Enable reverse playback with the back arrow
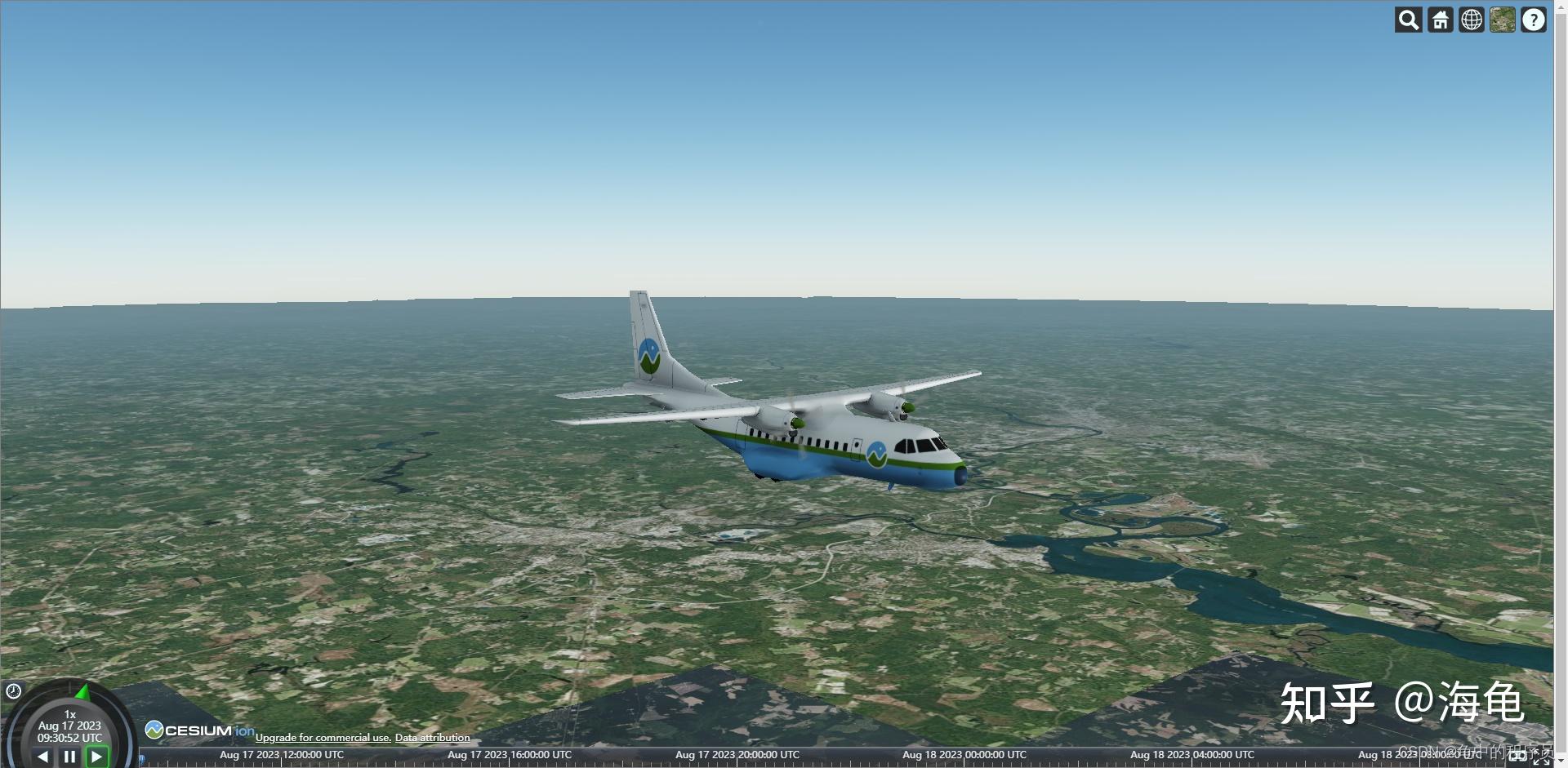Screen dimensions: 1568x768 42,757
